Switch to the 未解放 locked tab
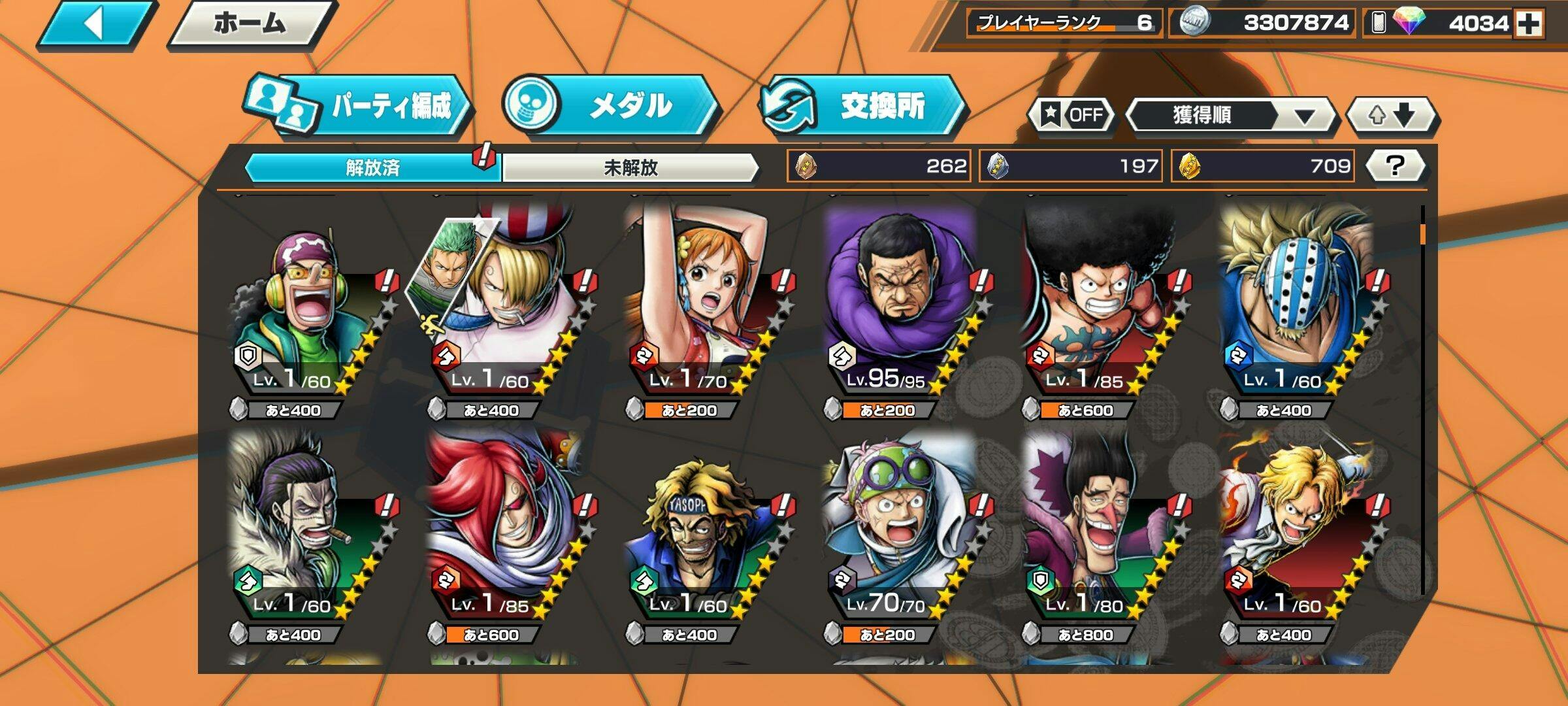1568x706 pixels. (630, 167)
